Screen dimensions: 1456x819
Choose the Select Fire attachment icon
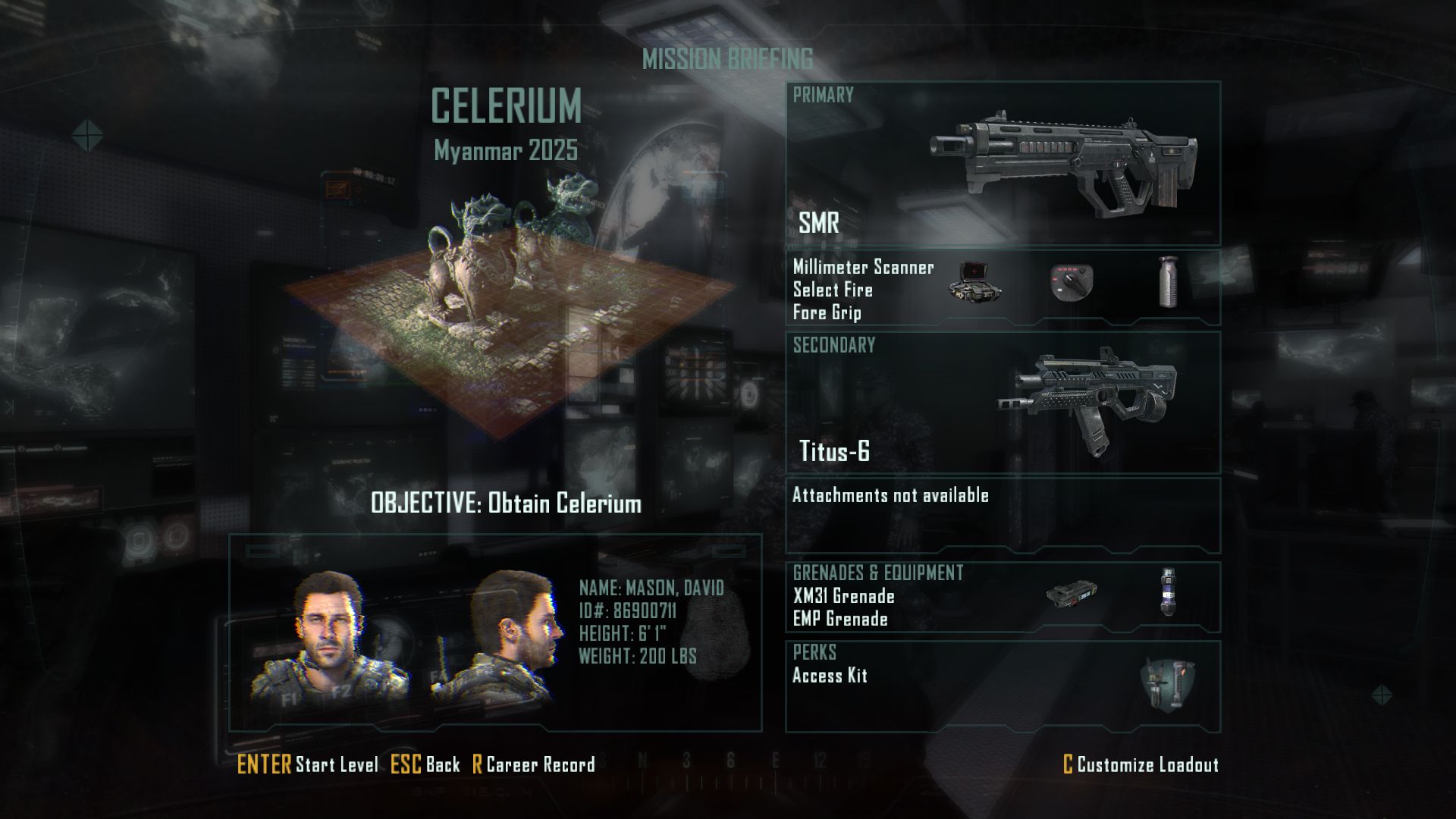pyautogui.click(x=1071, y=283)
